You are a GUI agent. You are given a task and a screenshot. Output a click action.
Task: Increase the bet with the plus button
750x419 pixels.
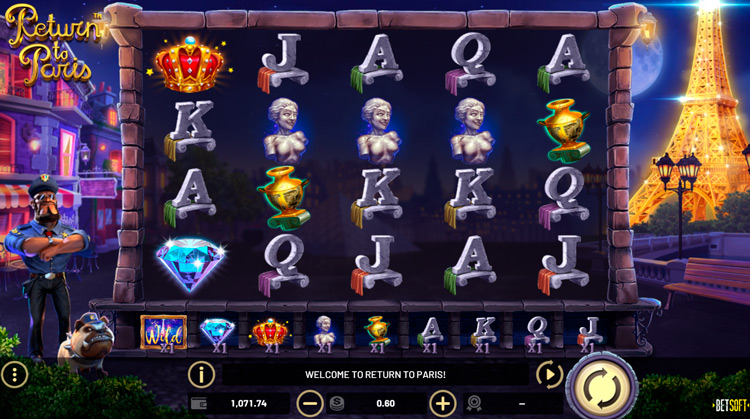[x=442, y=403]
